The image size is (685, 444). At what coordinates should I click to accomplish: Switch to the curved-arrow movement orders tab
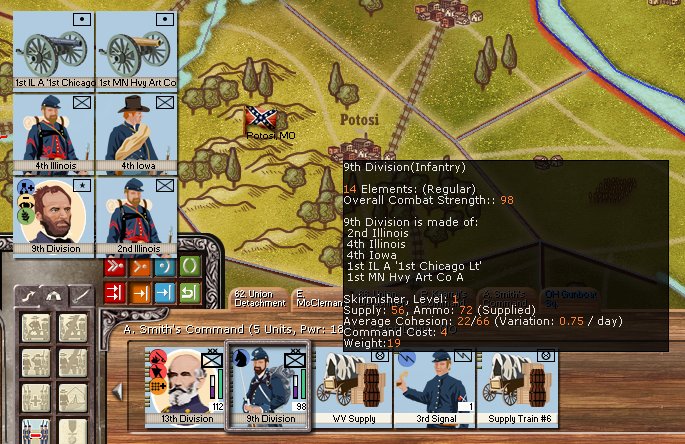[x=28, y=294]
